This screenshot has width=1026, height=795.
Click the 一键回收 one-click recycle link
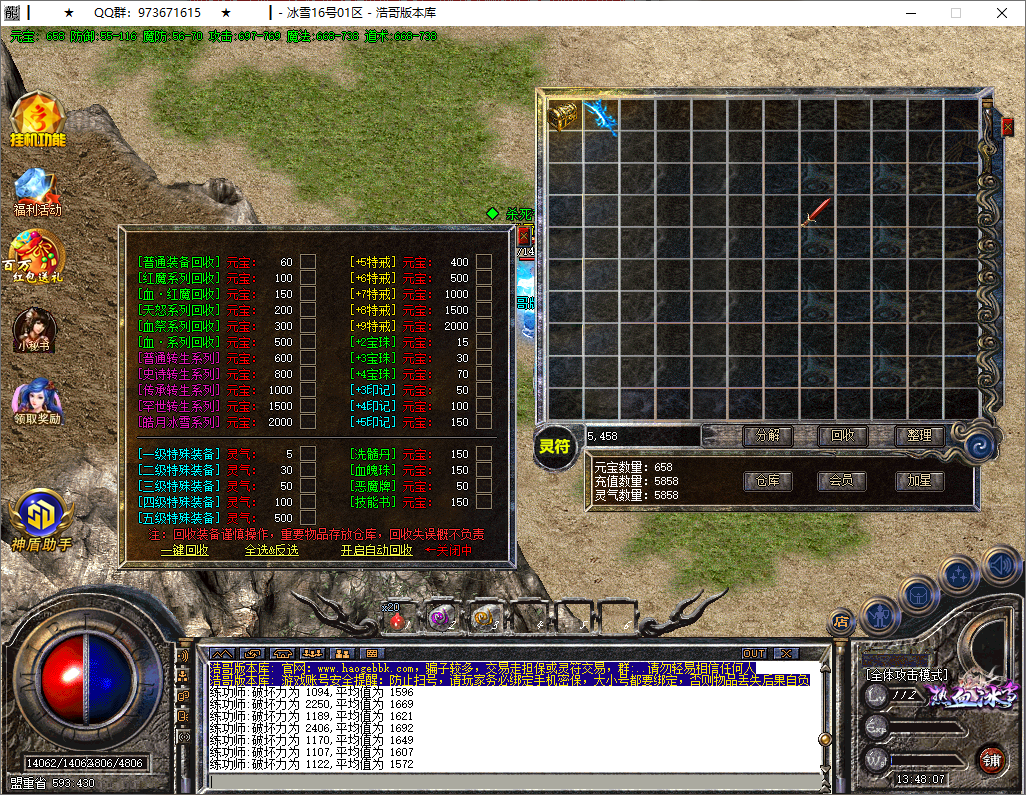185,550
